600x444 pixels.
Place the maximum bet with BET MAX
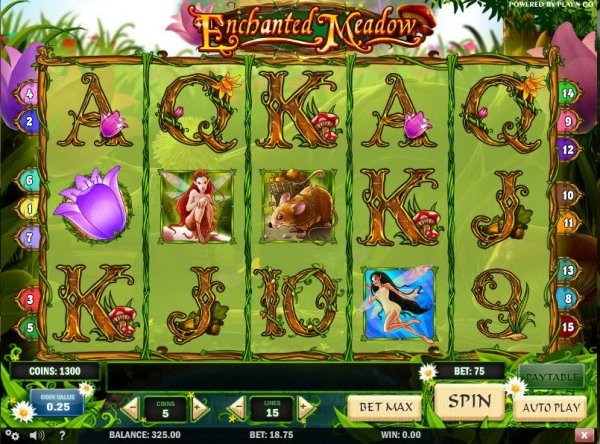pos(386,407)
